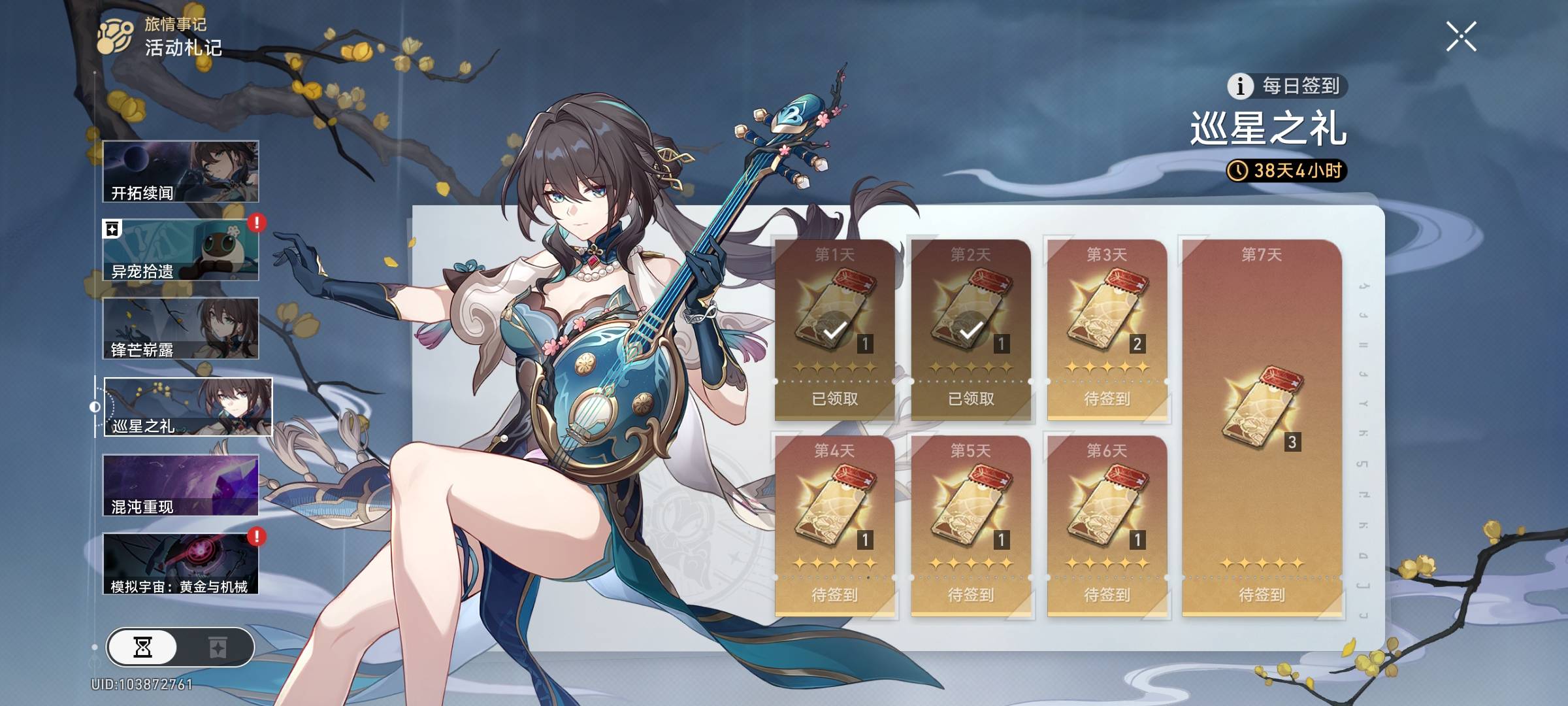Select the claimed 第2天 reward card
1568x706 pixels.
(970, 329)
